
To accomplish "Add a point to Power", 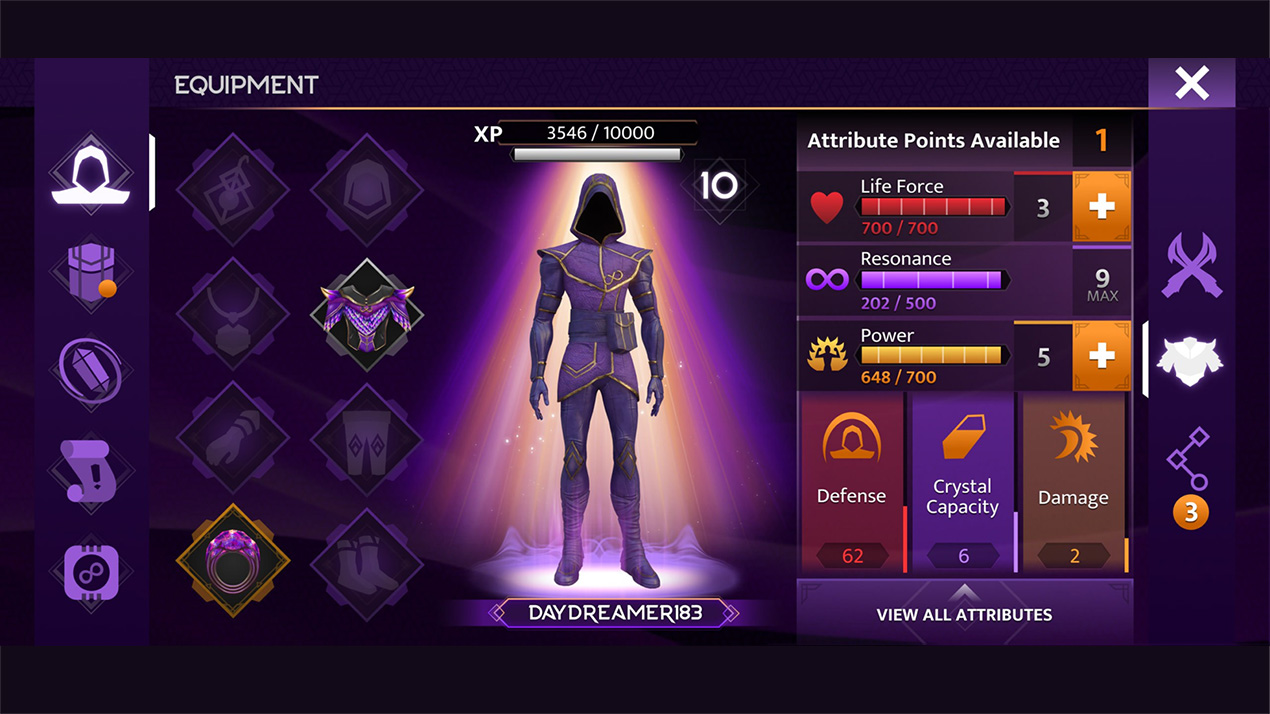I will (1101, 357).
